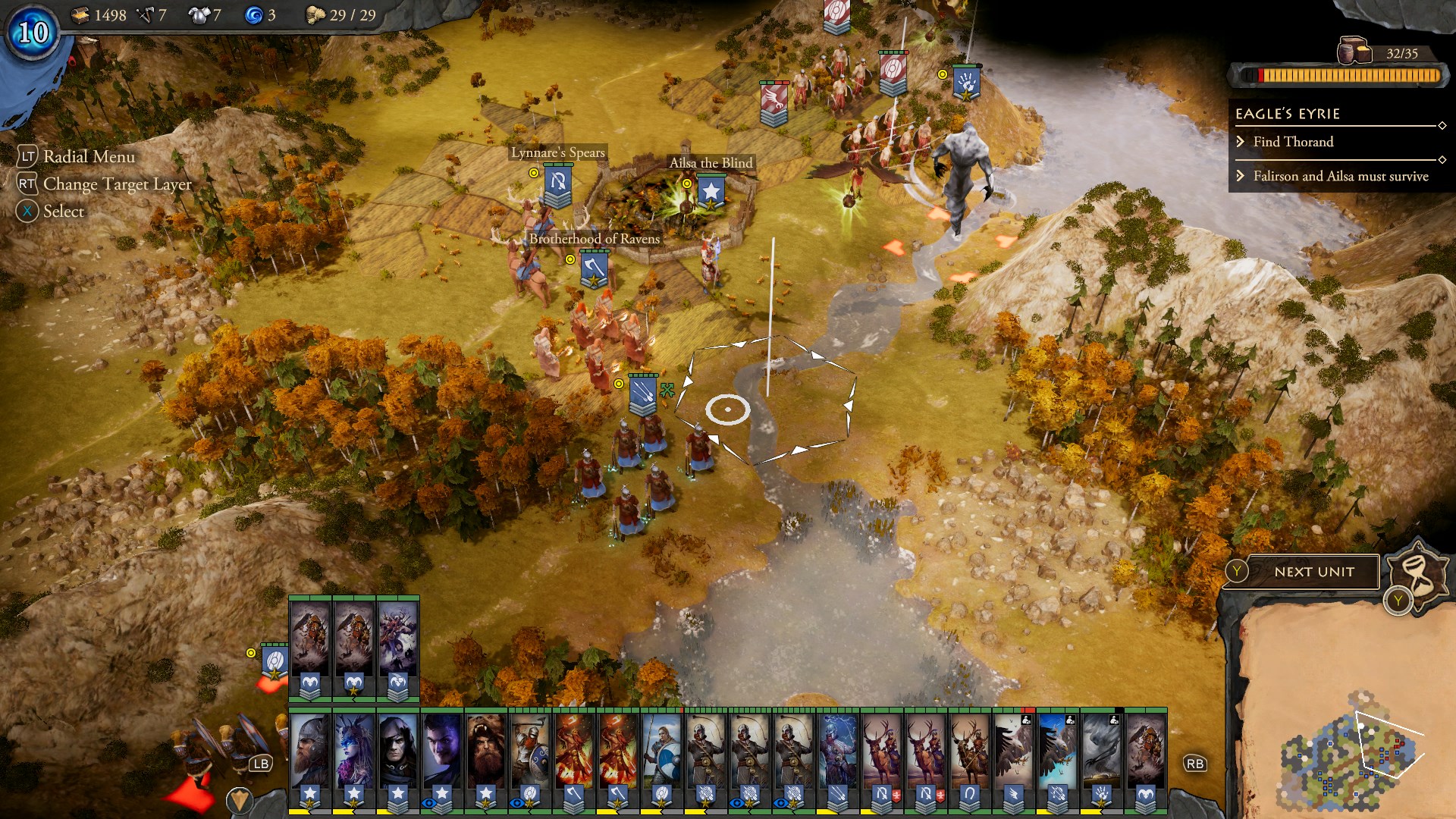Select the Brotherhood of Ravens axe banner

[x=594, y=269]
